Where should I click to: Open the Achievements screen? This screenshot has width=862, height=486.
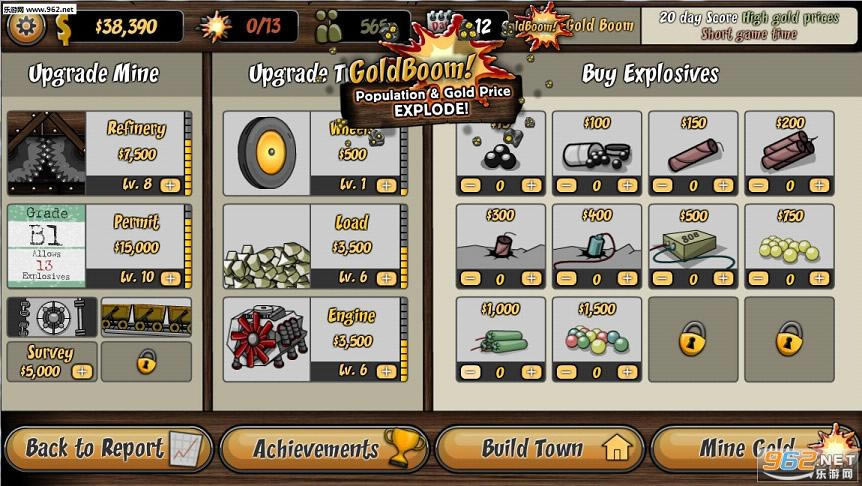324,448
